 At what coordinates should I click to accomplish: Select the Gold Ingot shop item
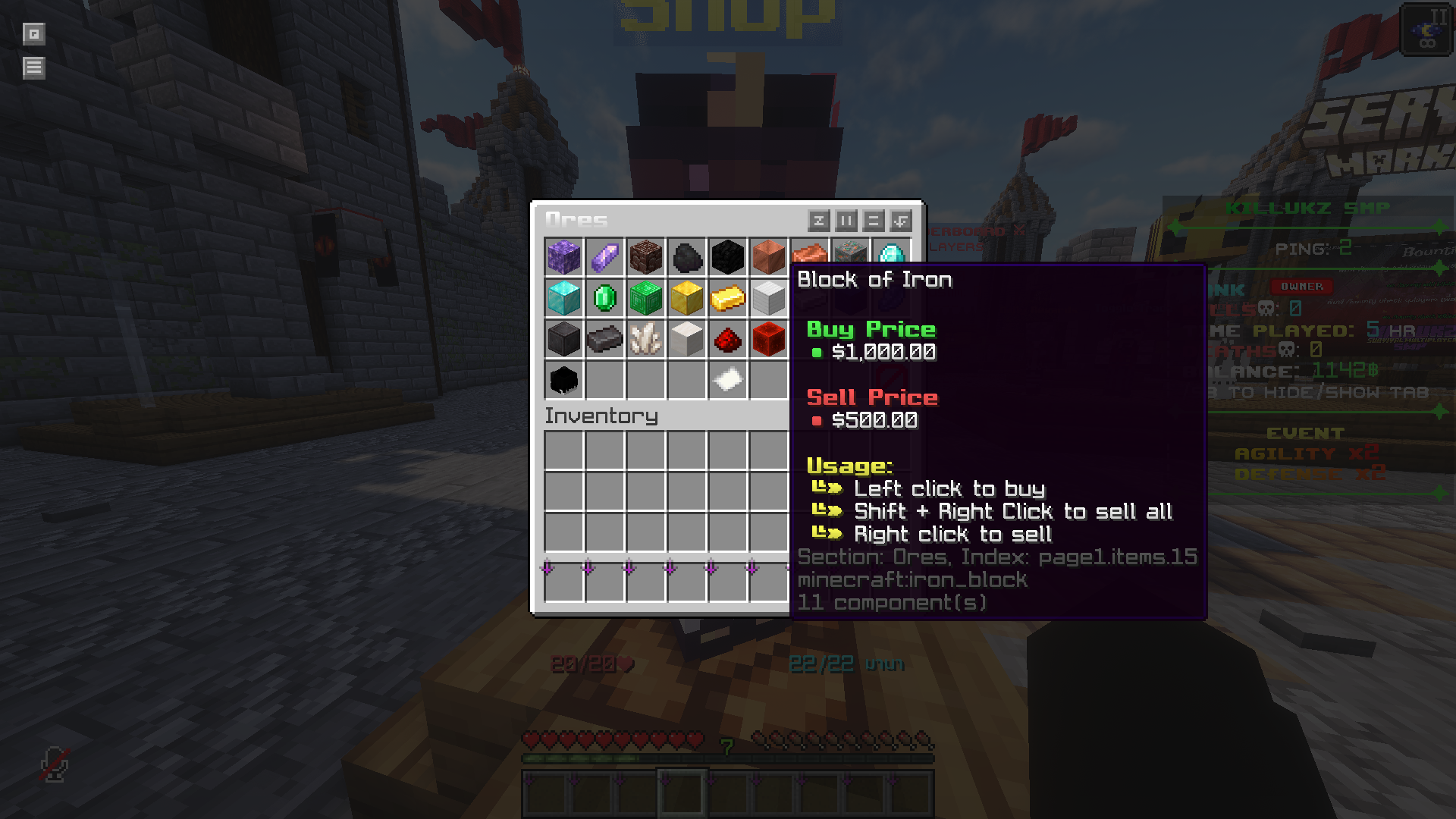coord(728,299)
